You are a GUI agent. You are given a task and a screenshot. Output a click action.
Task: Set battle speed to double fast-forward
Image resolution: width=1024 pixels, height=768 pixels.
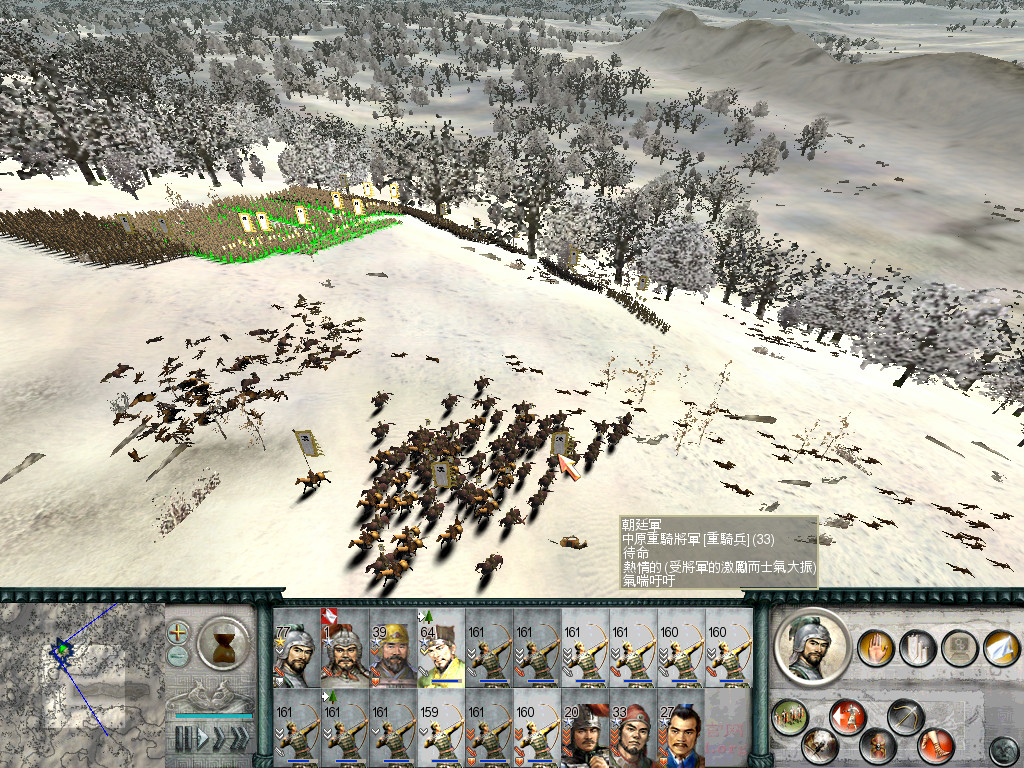219,739
